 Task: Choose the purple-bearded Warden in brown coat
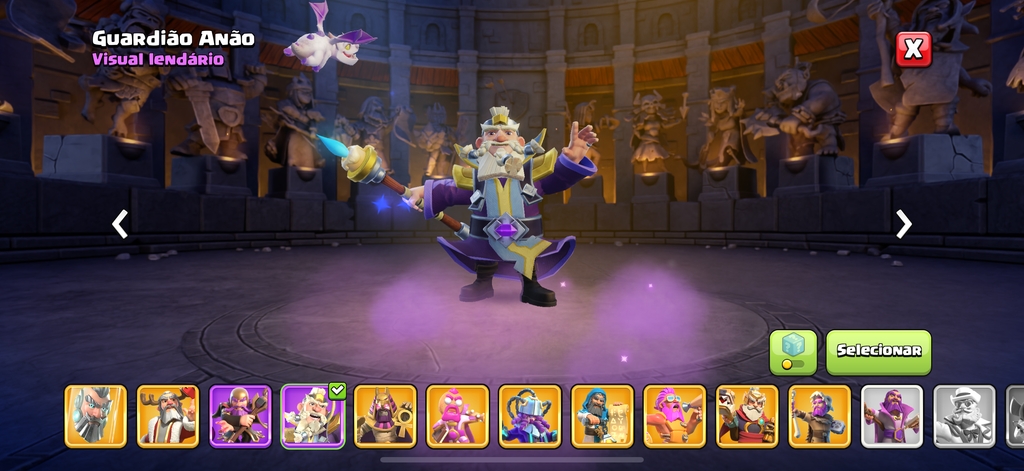point(819,416)
